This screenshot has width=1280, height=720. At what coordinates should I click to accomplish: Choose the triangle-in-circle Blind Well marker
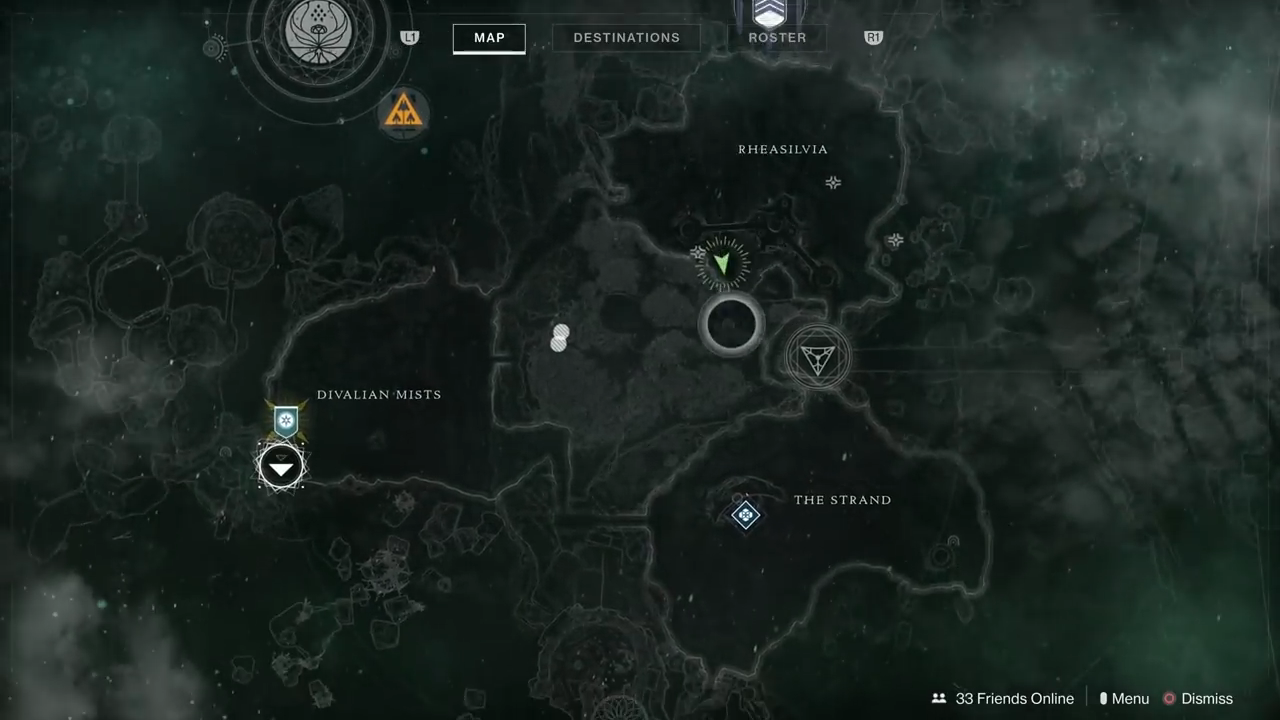(x=817, y=357)
